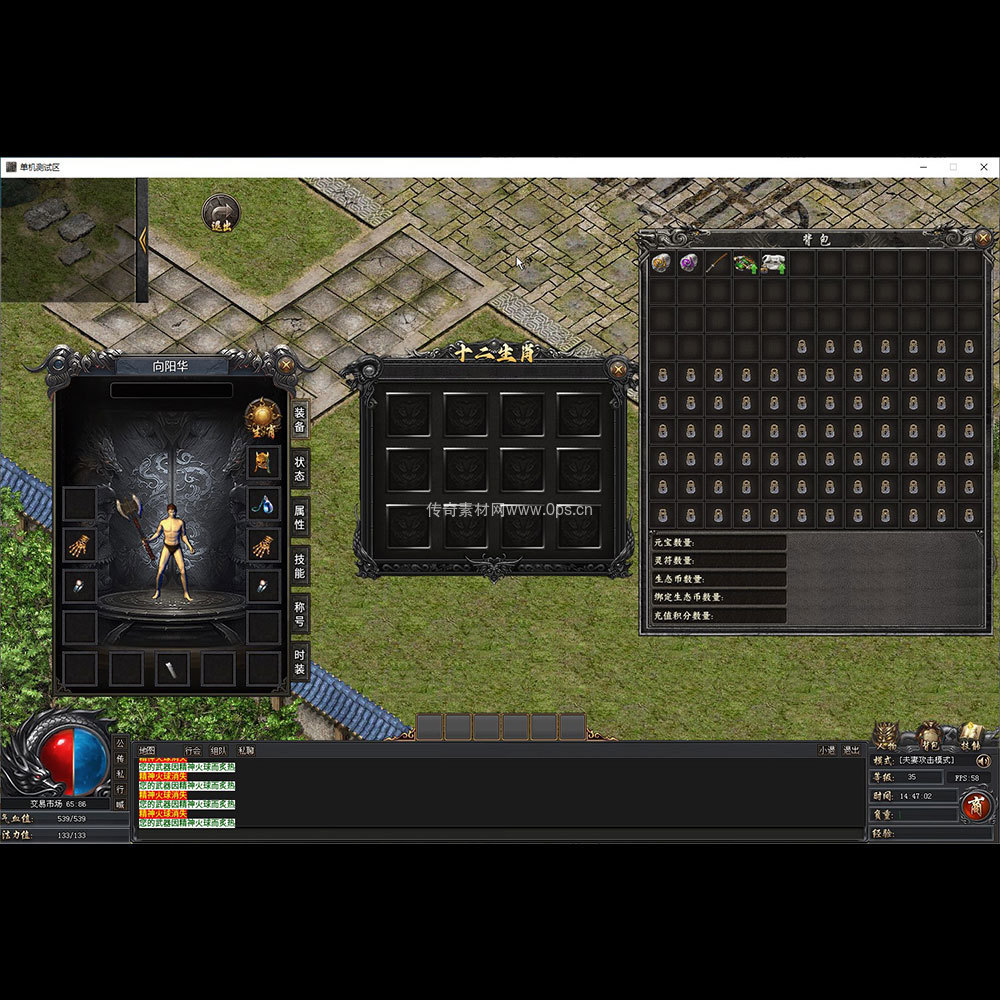This screenshot has width=1000, height=1000.
Task: Select the equipped golden helmet slot
Action: click(x=263, y=462)
